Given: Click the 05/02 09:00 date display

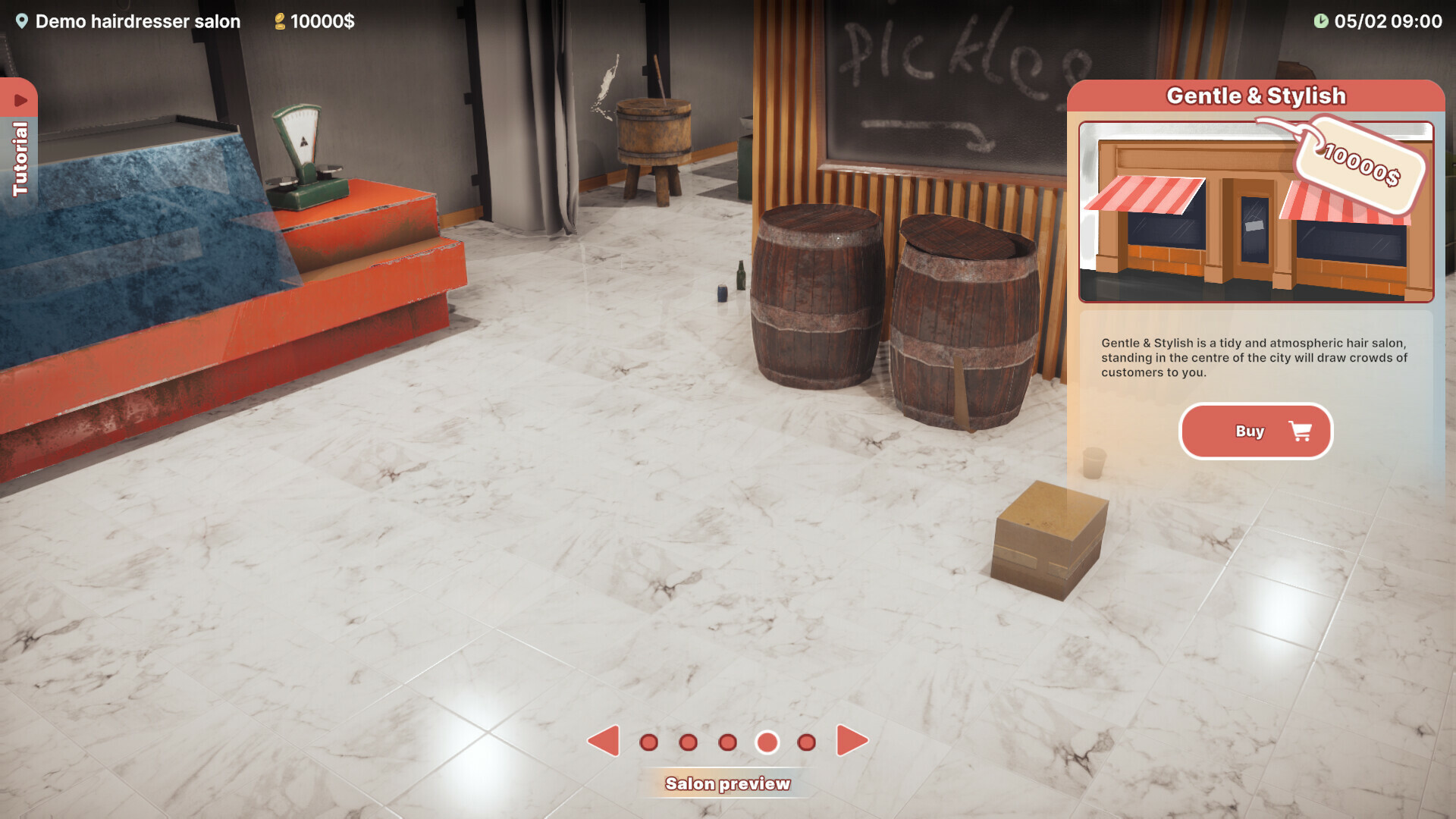Looking at the screenshot, I should tap(1388, 21).
